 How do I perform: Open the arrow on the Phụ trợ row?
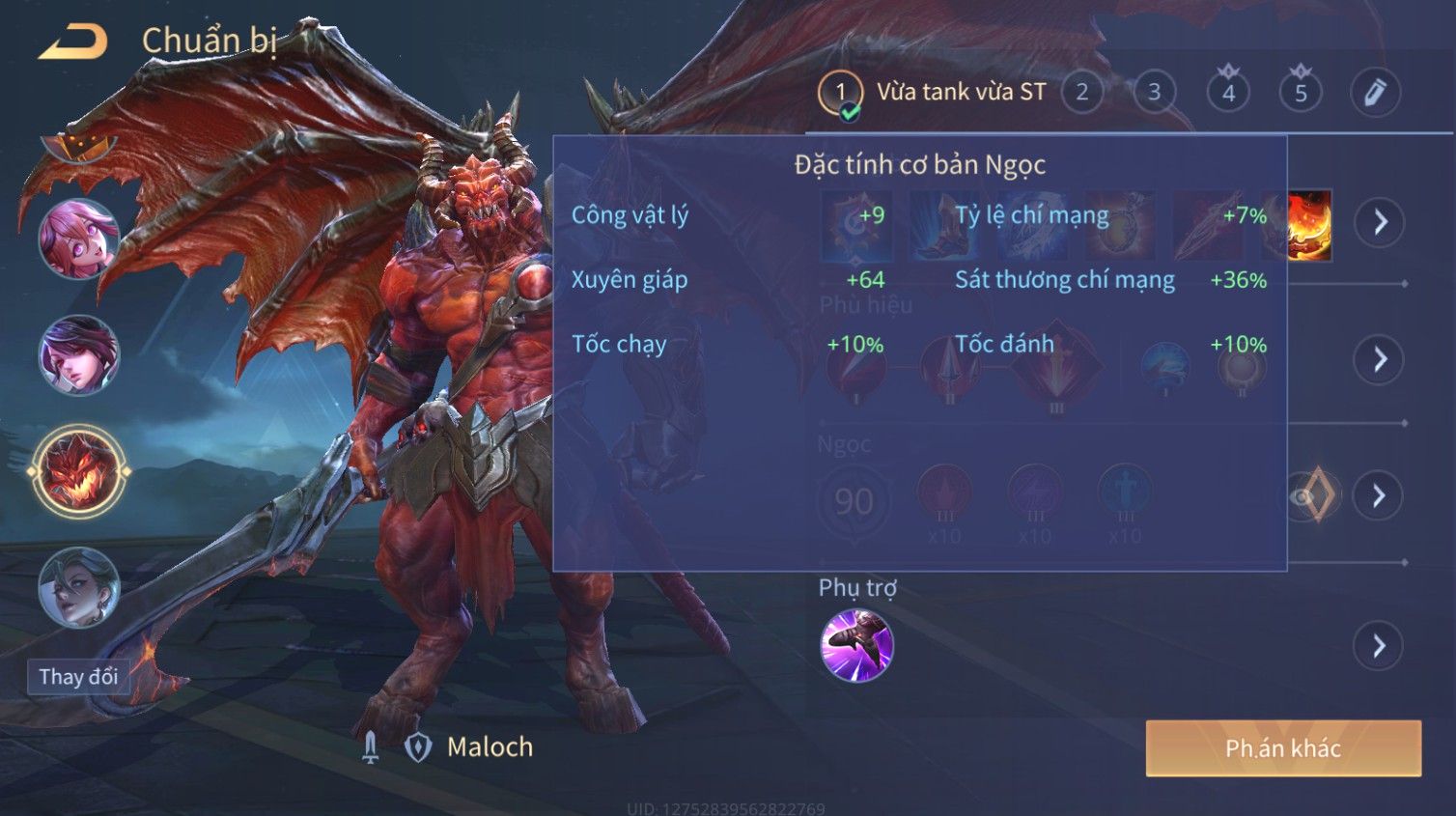point(1379,646)
